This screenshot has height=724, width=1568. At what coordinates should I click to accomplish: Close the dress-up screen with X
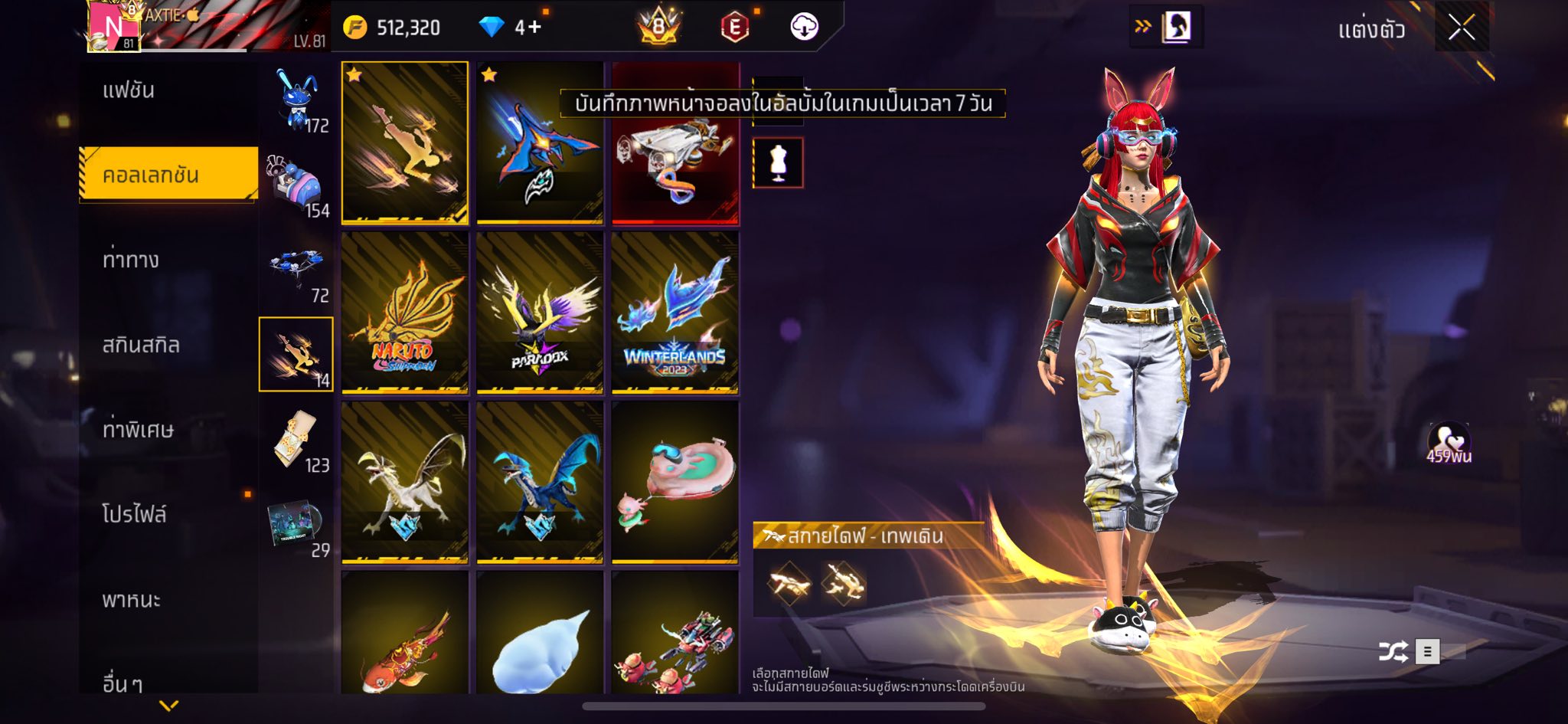click(x=1461, y=29)
